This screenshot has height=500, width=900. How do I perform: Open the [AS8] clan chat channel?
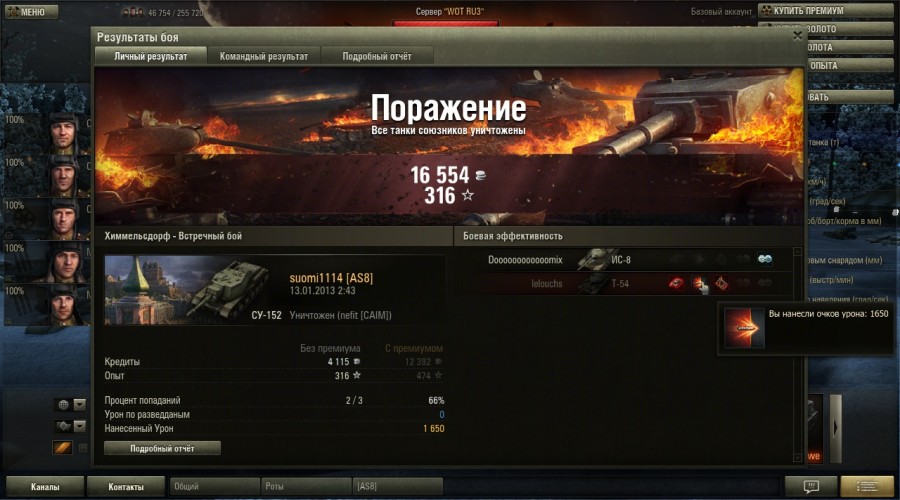(398, 487)
